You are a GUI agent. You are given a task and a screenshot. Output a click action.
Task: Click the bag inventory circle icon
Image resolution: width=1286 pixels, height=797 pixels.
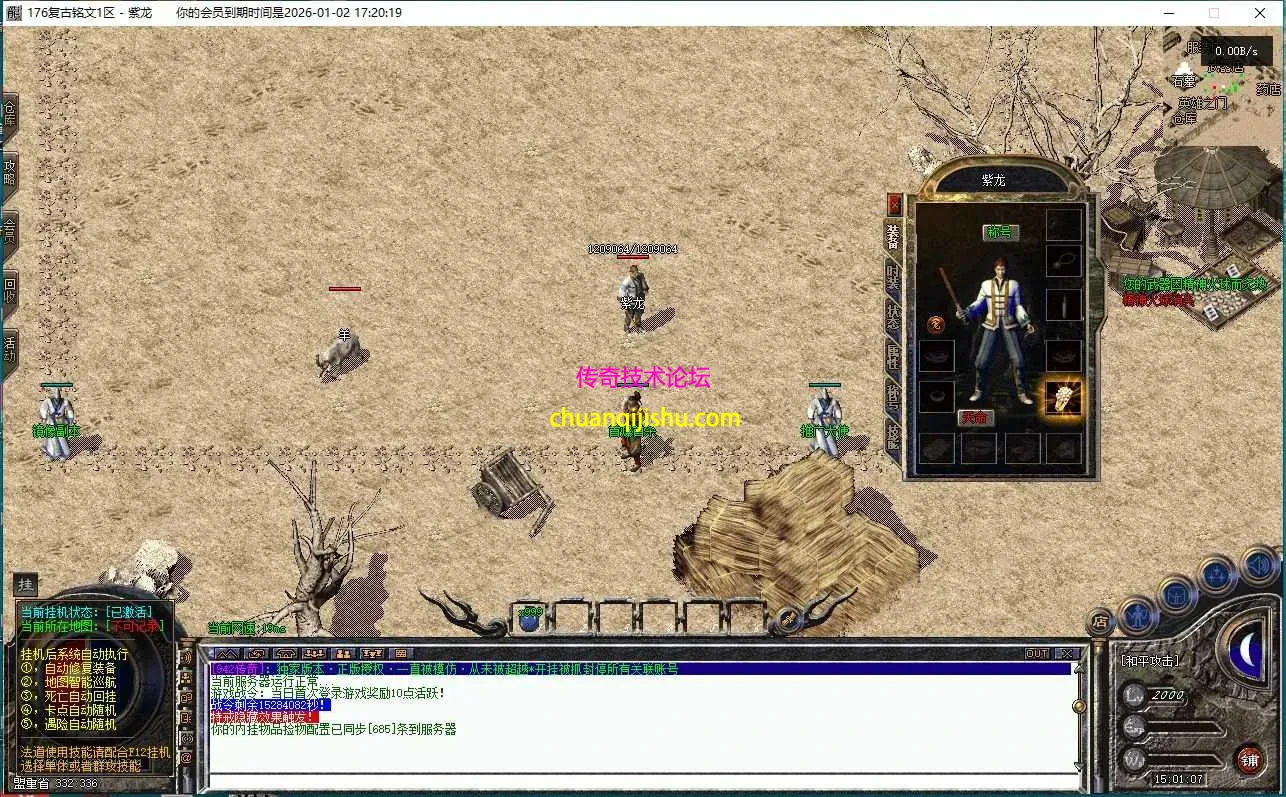[x=1176, y=594]
